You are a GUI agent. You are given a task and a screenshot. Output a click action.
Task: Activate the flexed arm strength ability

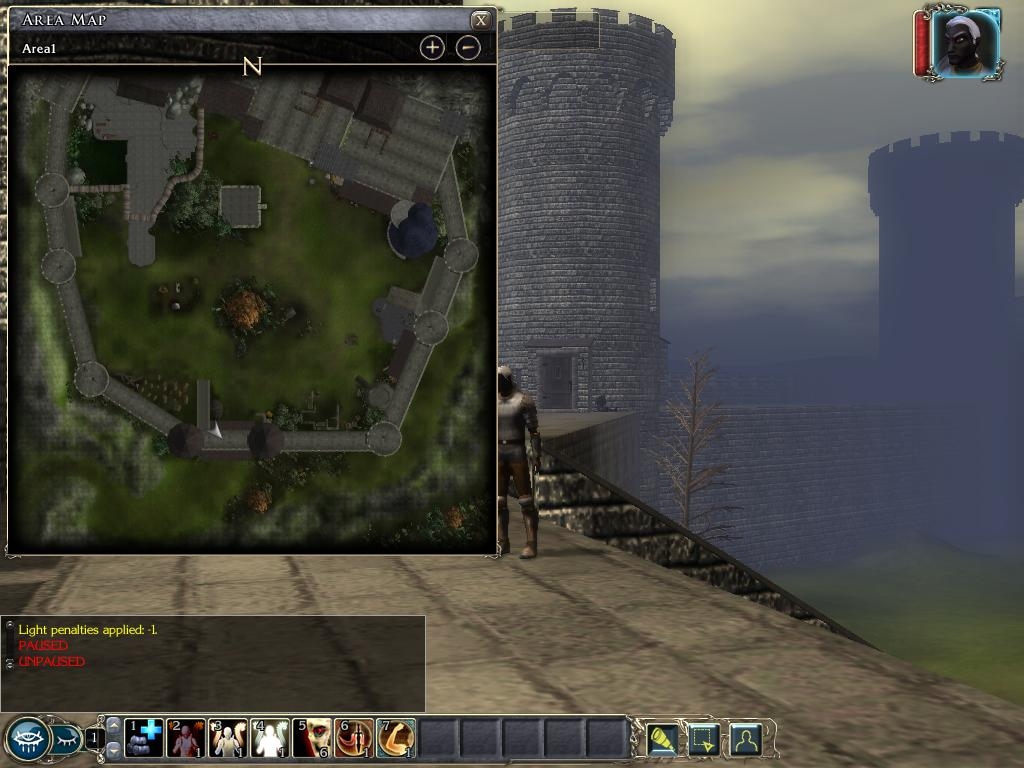(x=396, y=739)
